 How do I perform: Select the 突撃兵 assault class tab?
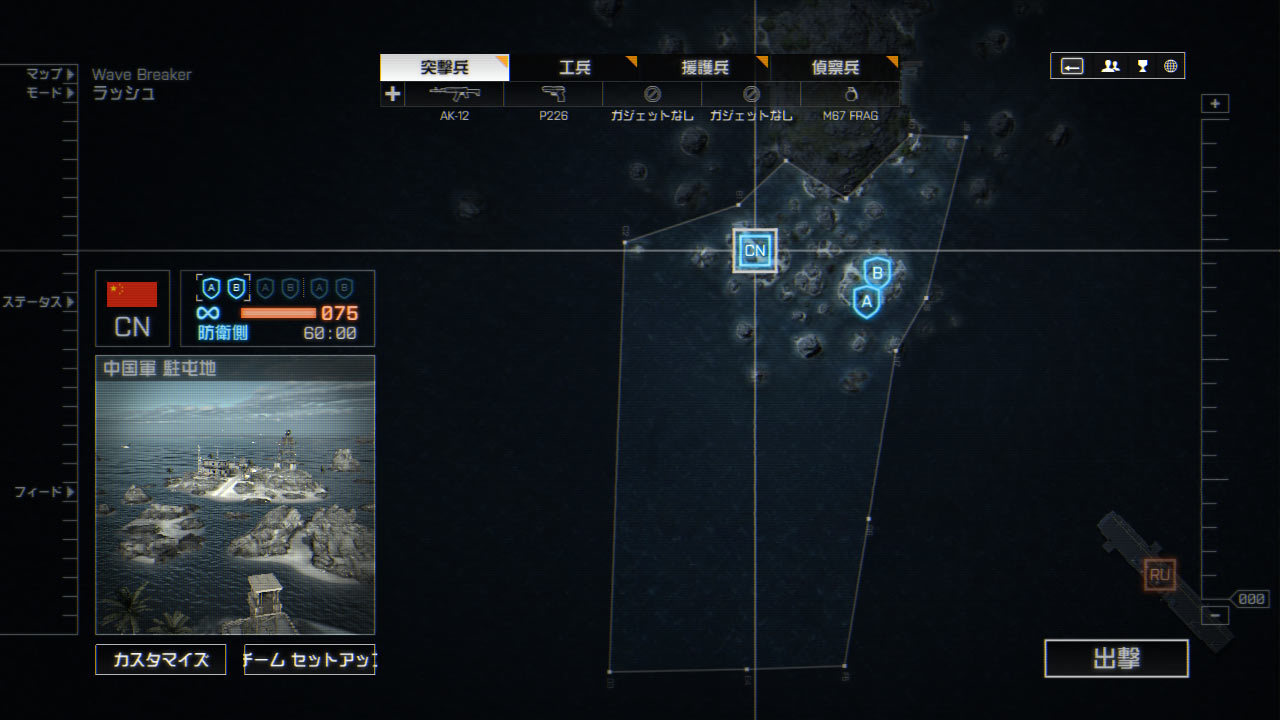(444, 68)
